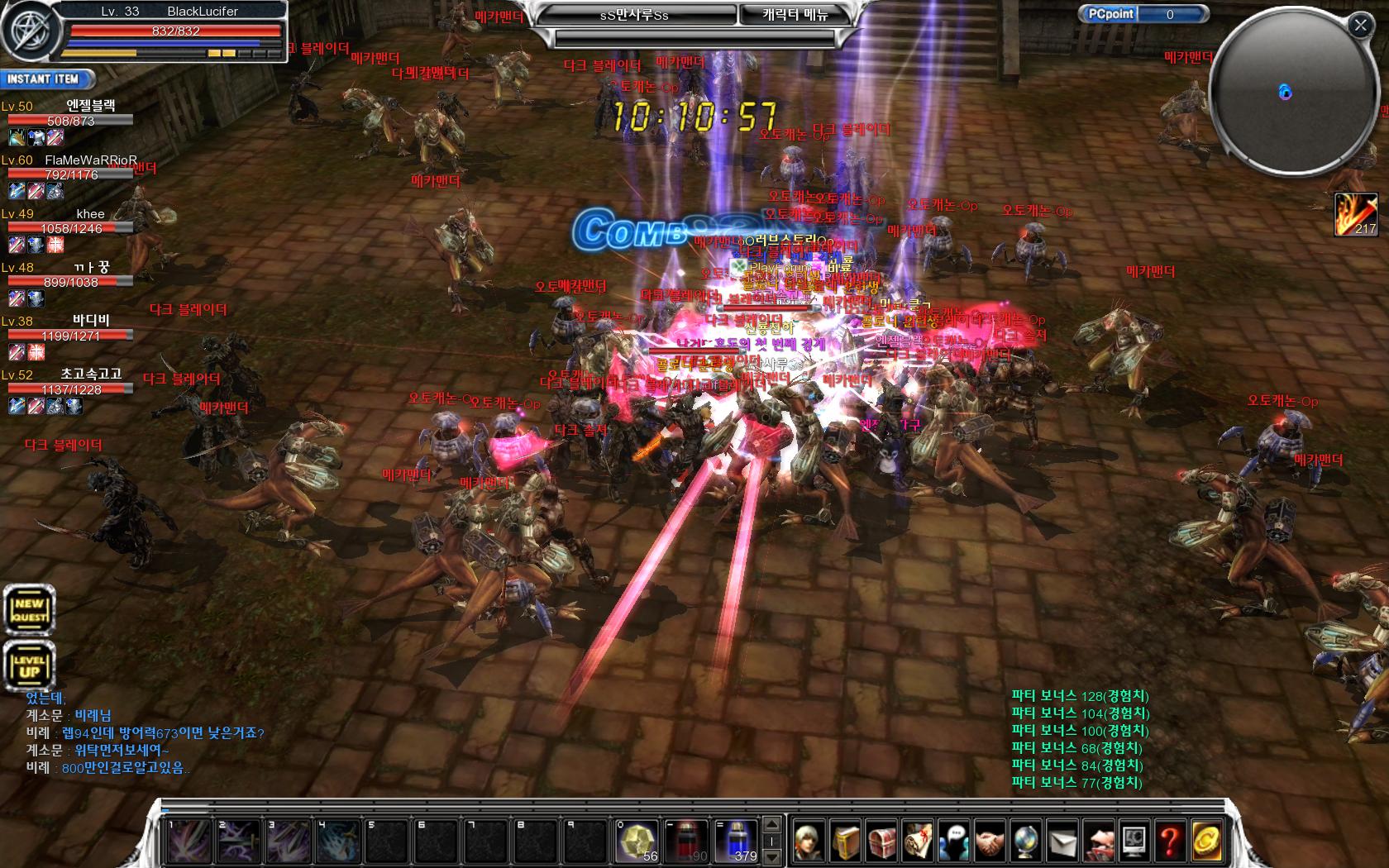Image resolution: width=1389 pixels, height=868 pixels.
Task: Use the yellow gem item with 56 left
Action: click(637, 841)
